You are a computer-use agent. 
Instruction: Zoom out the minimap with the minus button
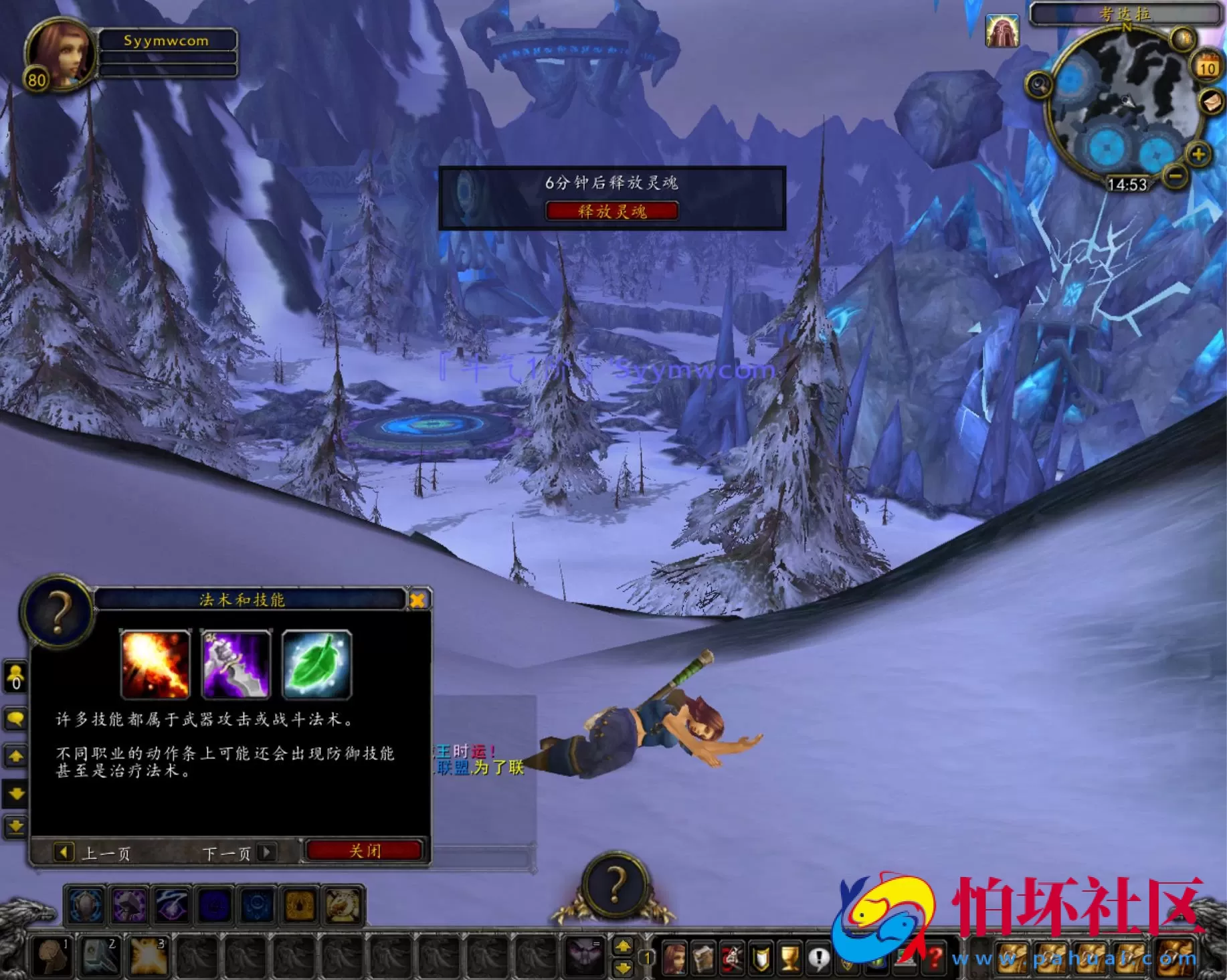tap(1175, 177)
